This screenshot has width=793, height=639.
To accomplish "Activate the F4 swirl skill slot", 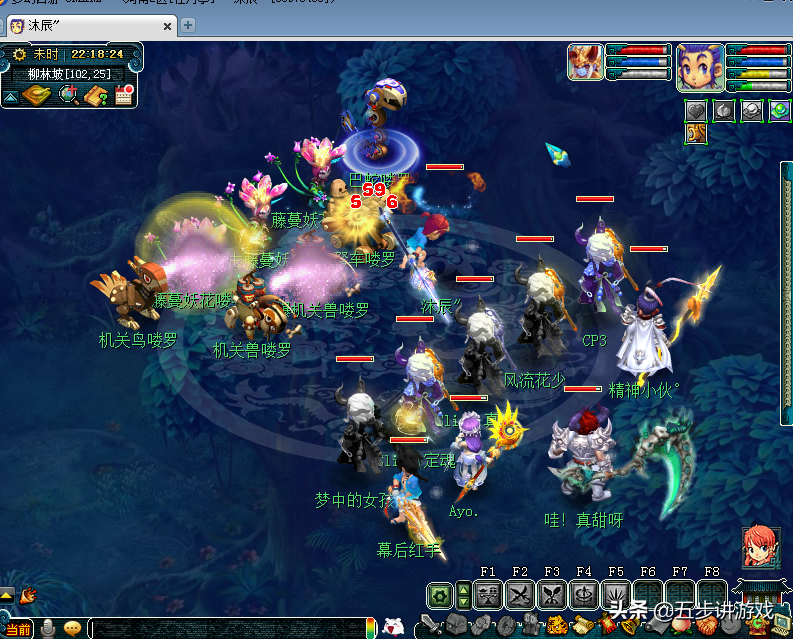I will (x=584, y=596).
